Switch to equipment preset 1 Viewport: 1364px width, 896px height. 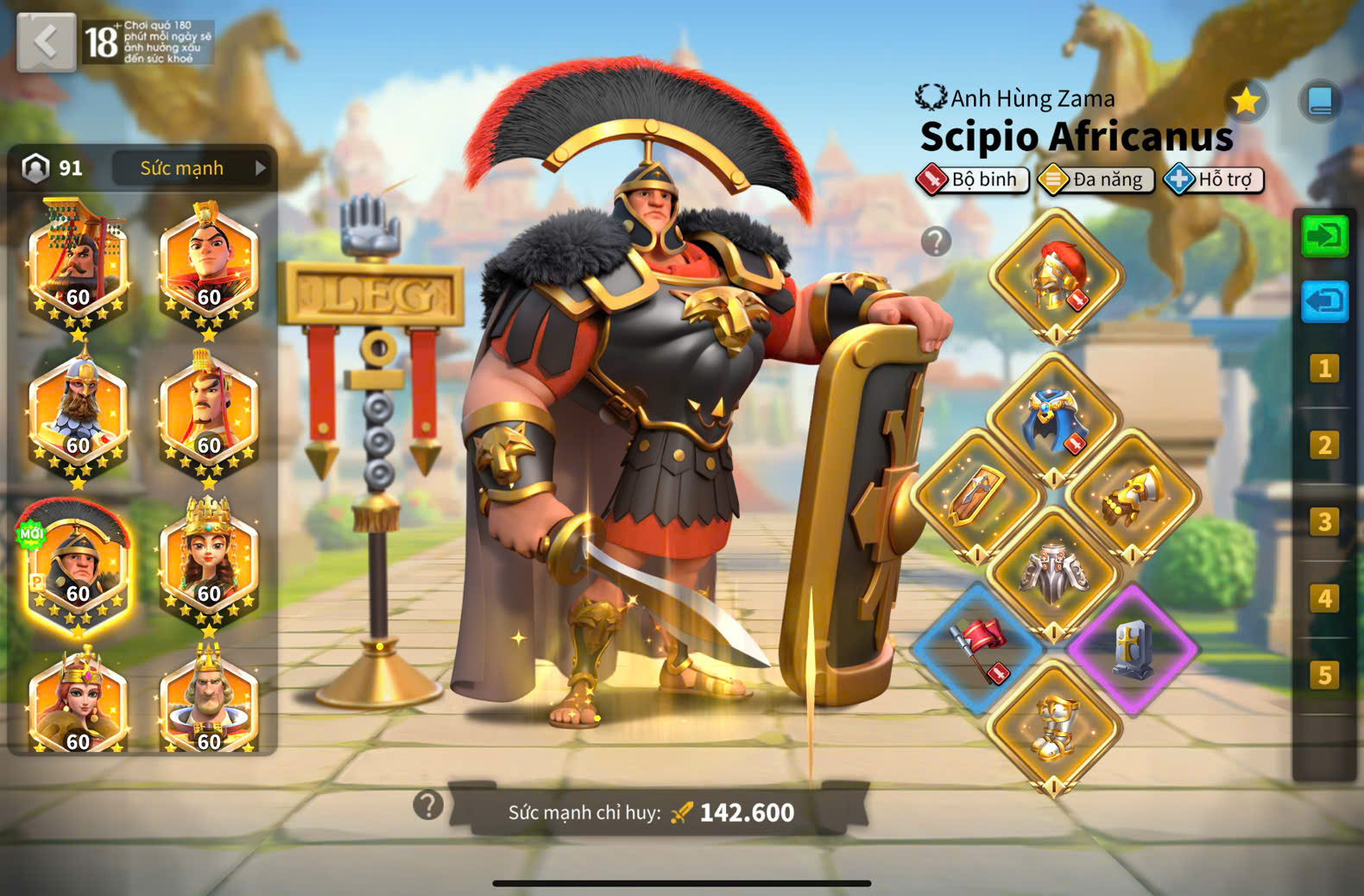[x=1323, y=369]
